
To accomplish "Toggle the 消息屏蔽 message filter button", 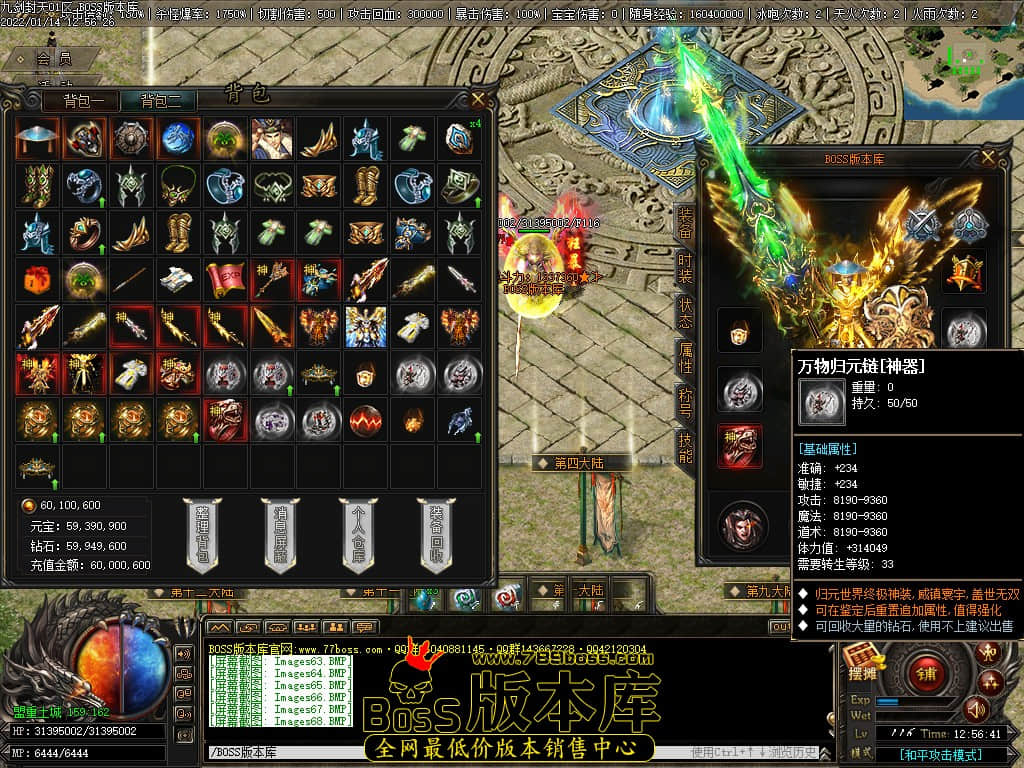I will (x=280, y=535).
